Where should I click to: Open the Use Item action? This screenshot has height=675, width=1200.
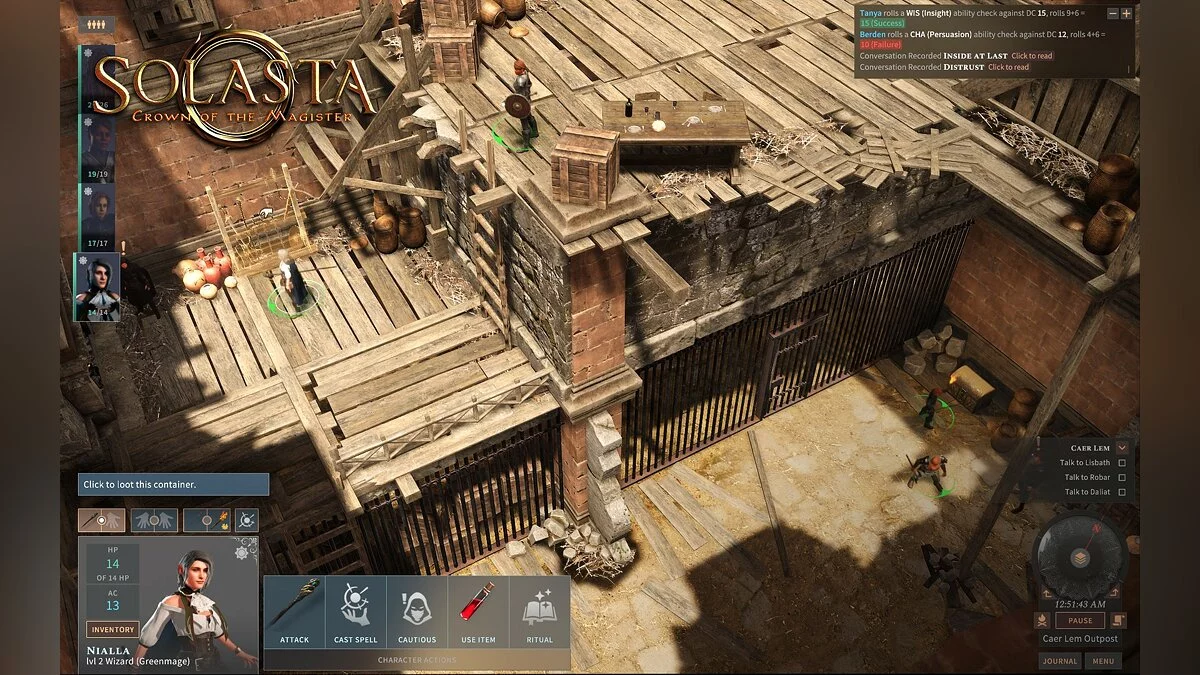click(x=478, y=611)
